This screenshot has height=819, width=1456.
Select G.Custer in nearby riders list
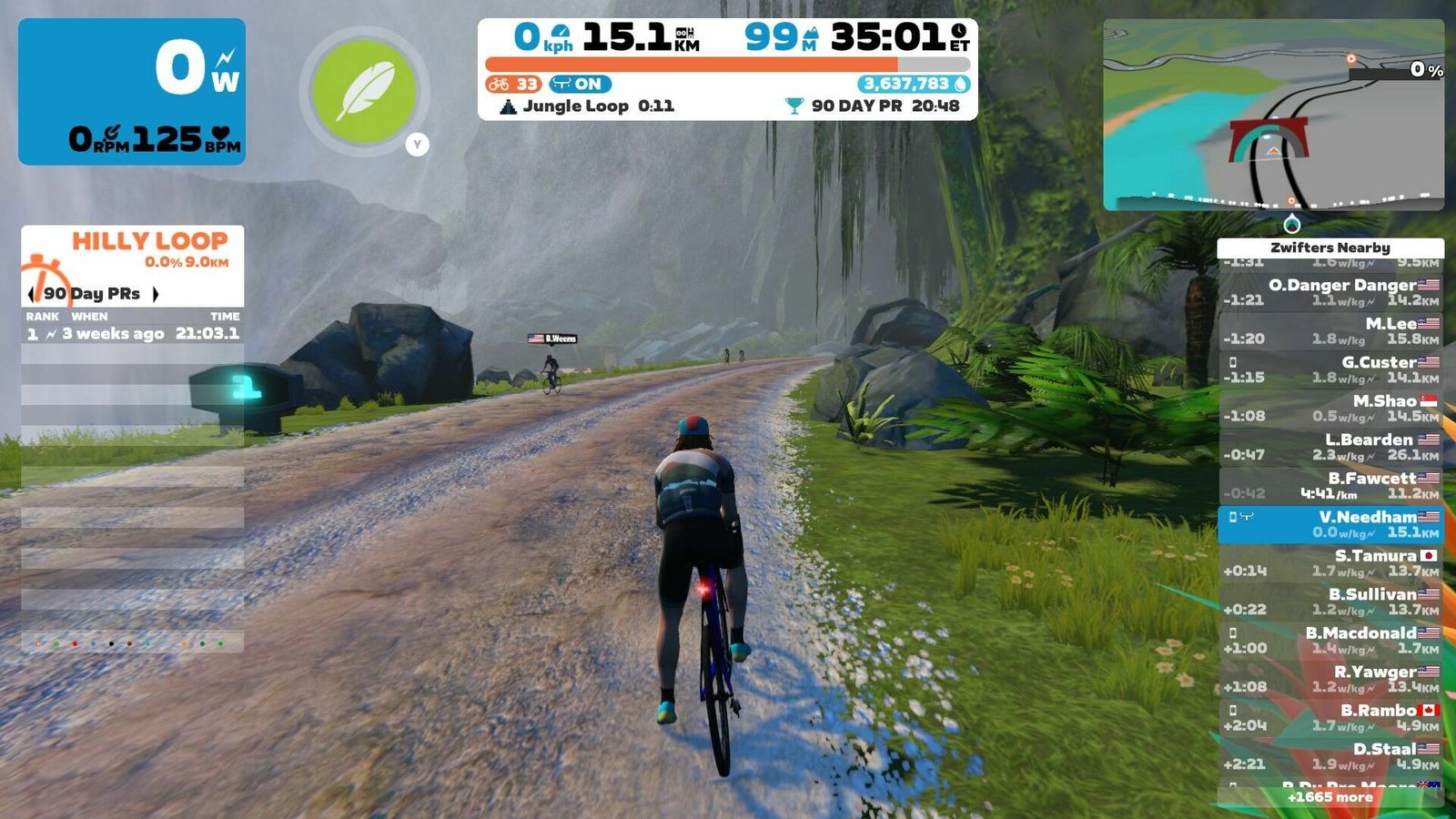pos(1330,369)
